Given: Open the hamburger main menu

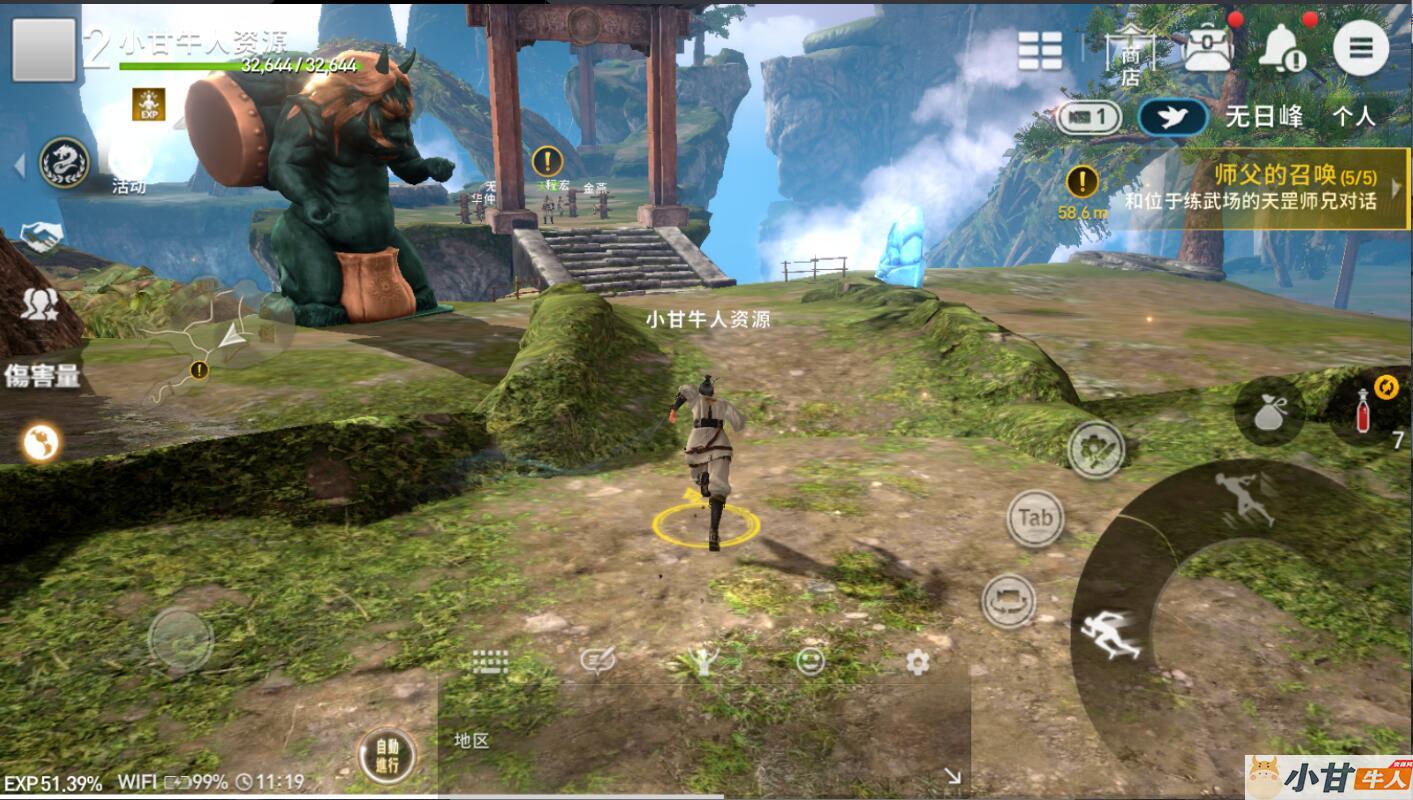Looking at the screenshot, I should (1360, 48).
